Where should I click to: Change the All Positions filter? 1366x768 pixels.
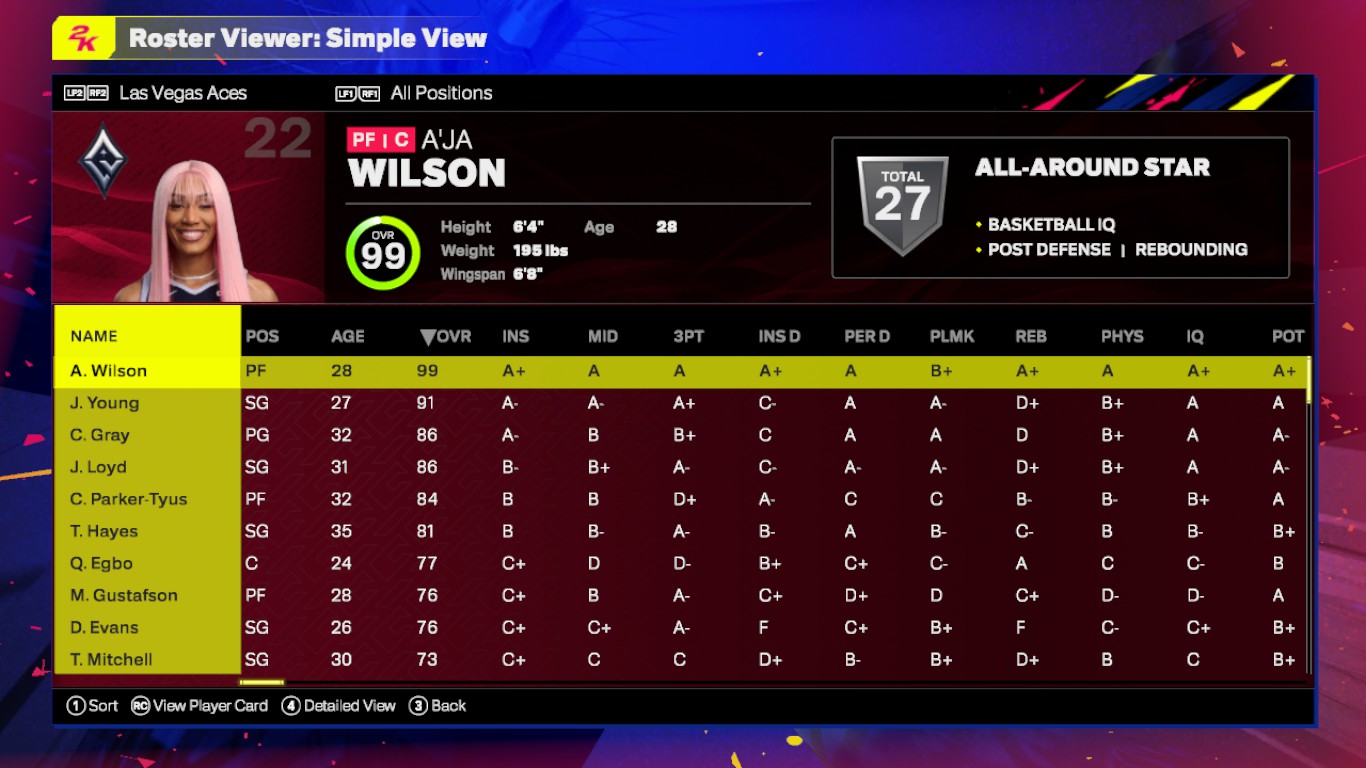441,93
